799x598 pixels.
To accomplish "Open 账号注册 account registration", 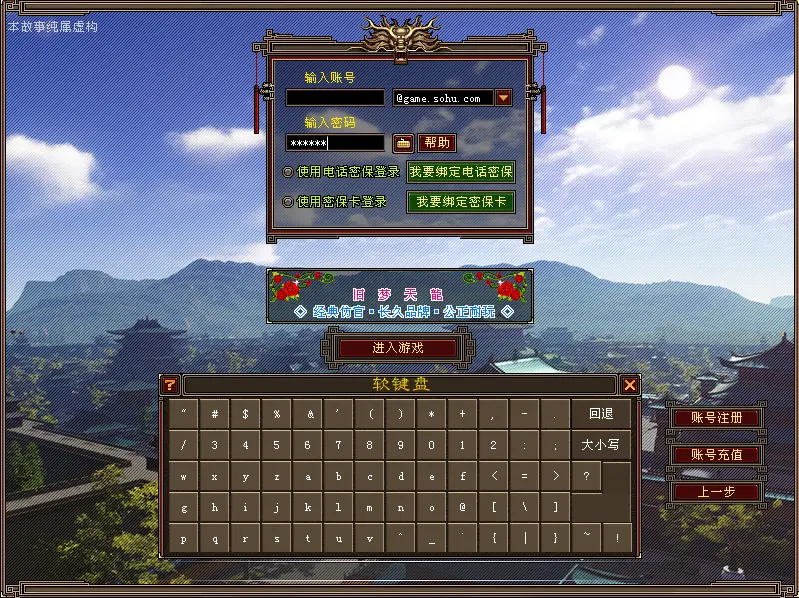I will pos(715,418).
